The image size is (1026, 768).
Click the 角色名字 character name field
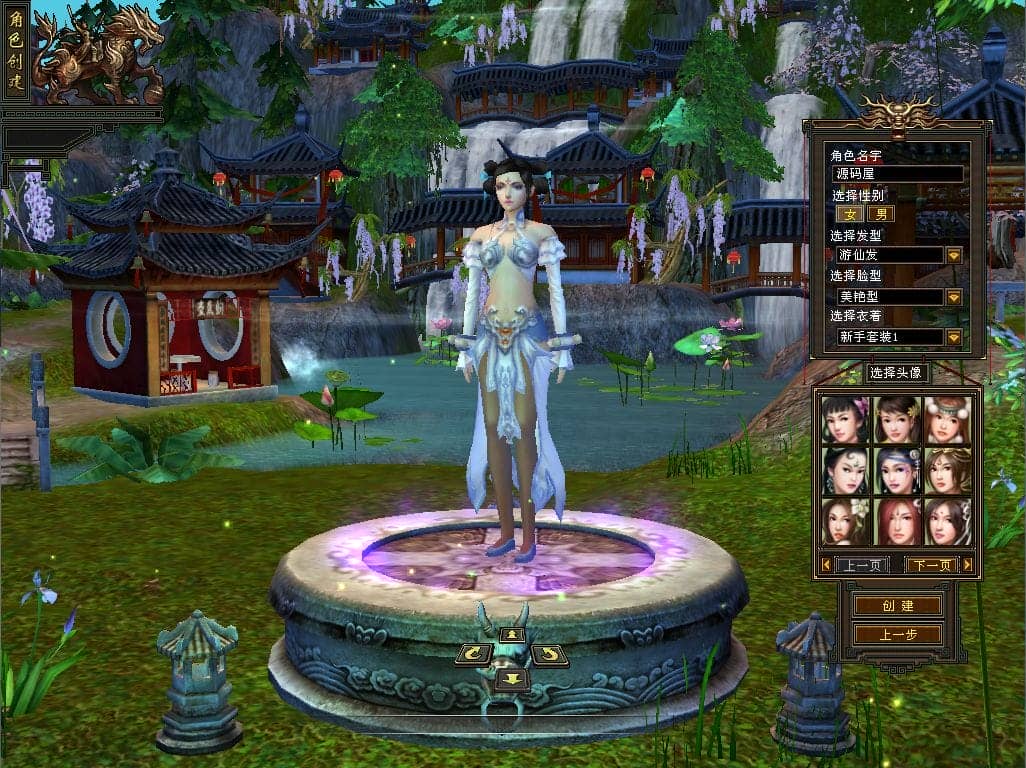(898, 174)
